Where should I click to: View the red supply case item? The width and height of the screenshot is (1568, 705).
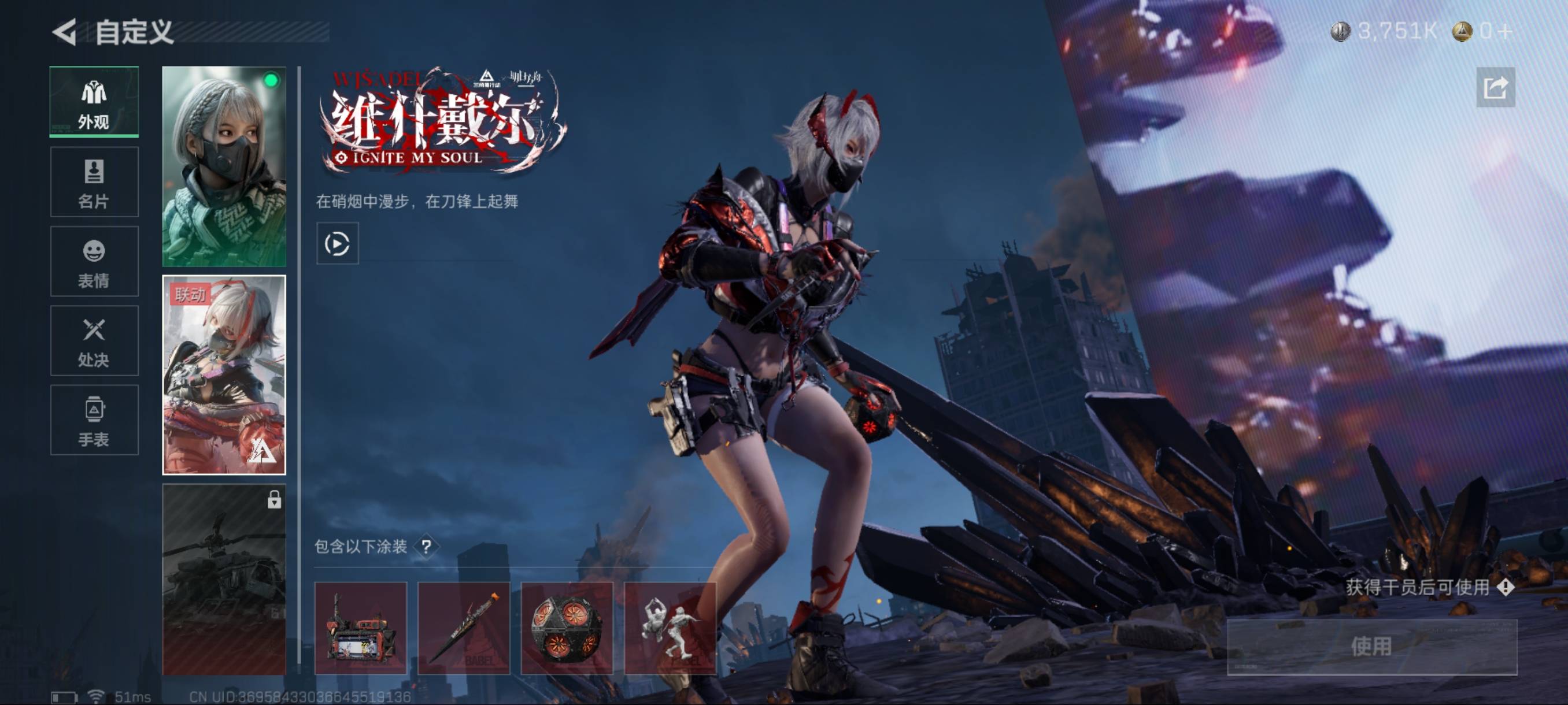pos(360,628)
